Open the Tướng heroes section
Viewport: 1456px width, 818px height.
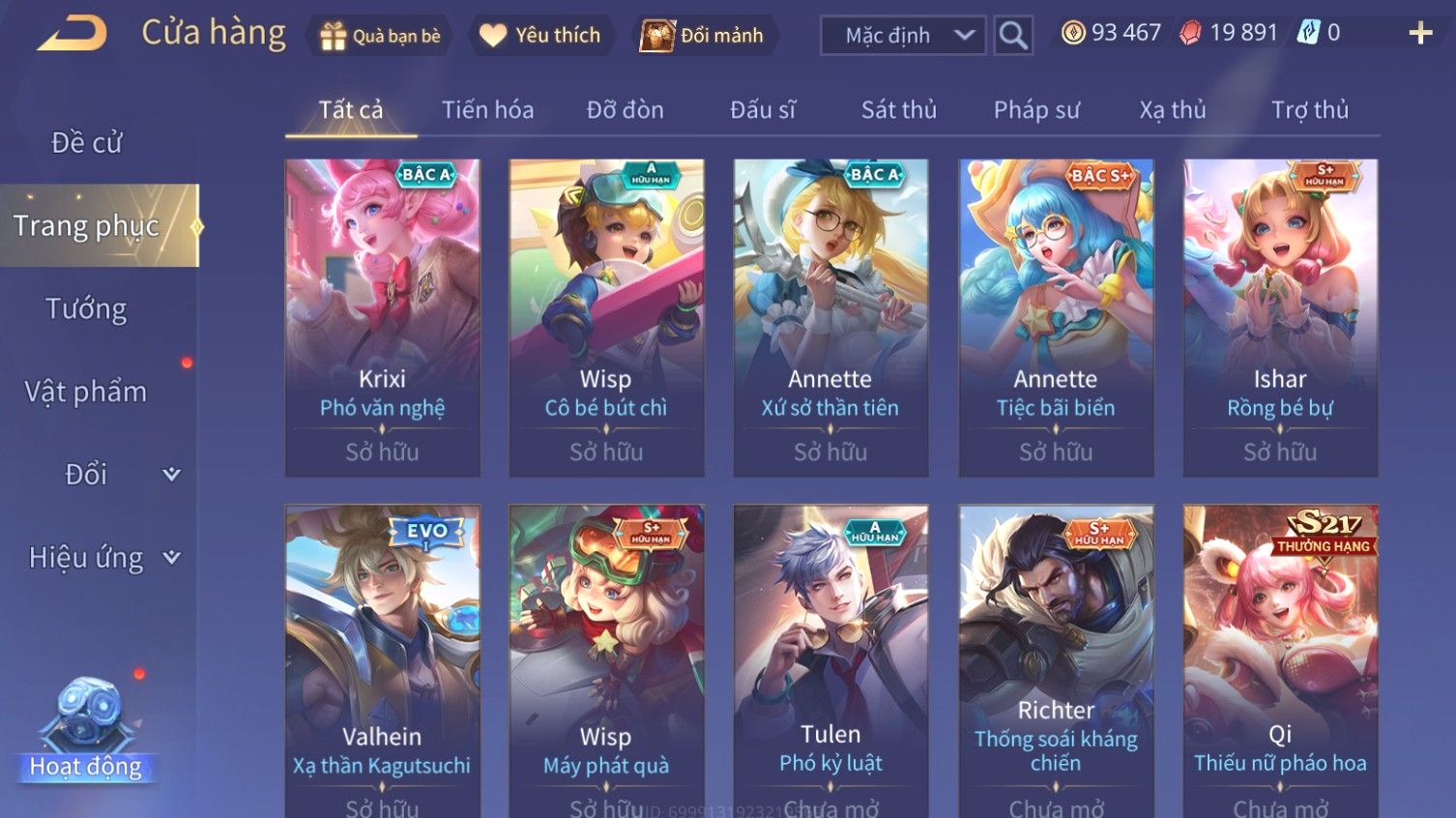87,309
